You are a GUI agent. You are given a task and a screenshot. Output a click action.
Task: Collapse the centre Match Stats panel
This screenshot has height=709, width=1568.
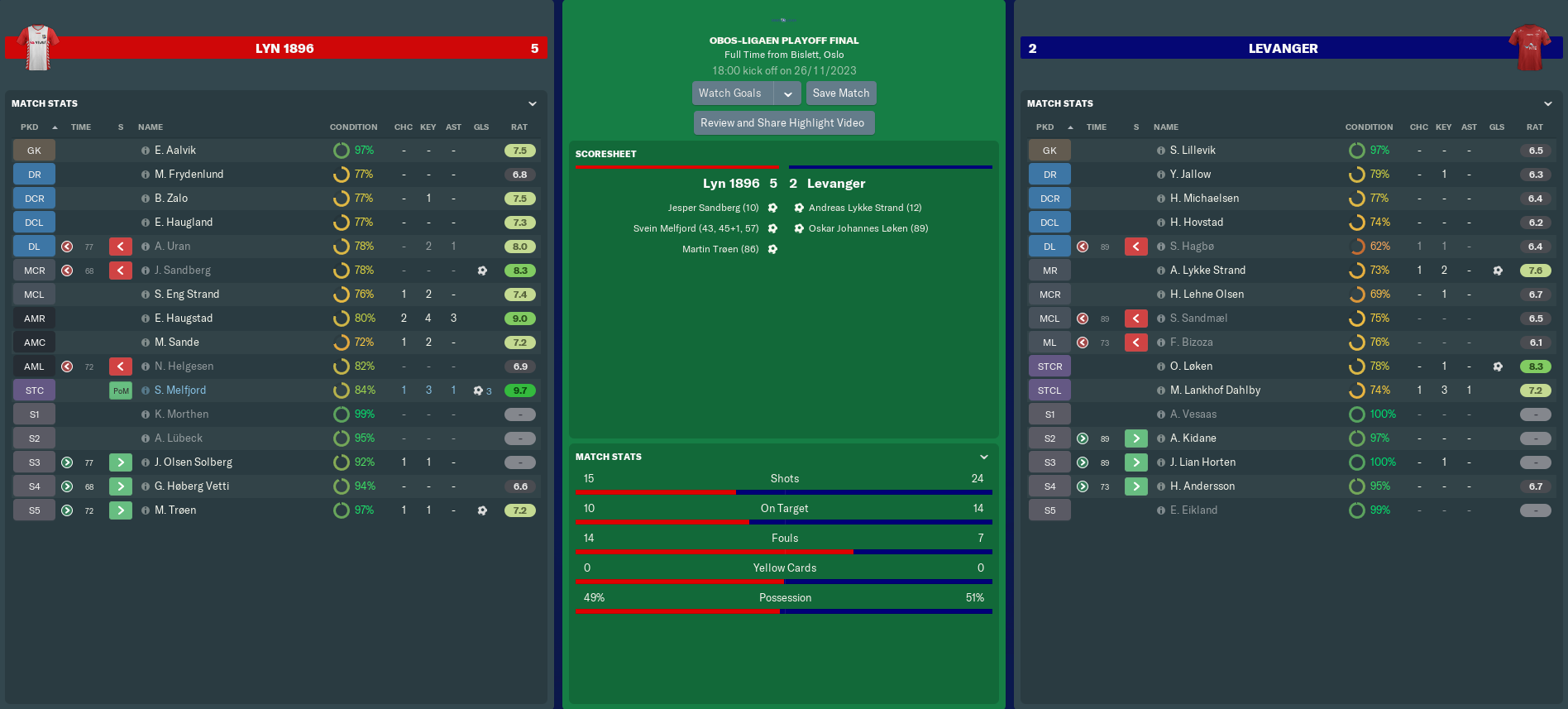tap(984, 457)
